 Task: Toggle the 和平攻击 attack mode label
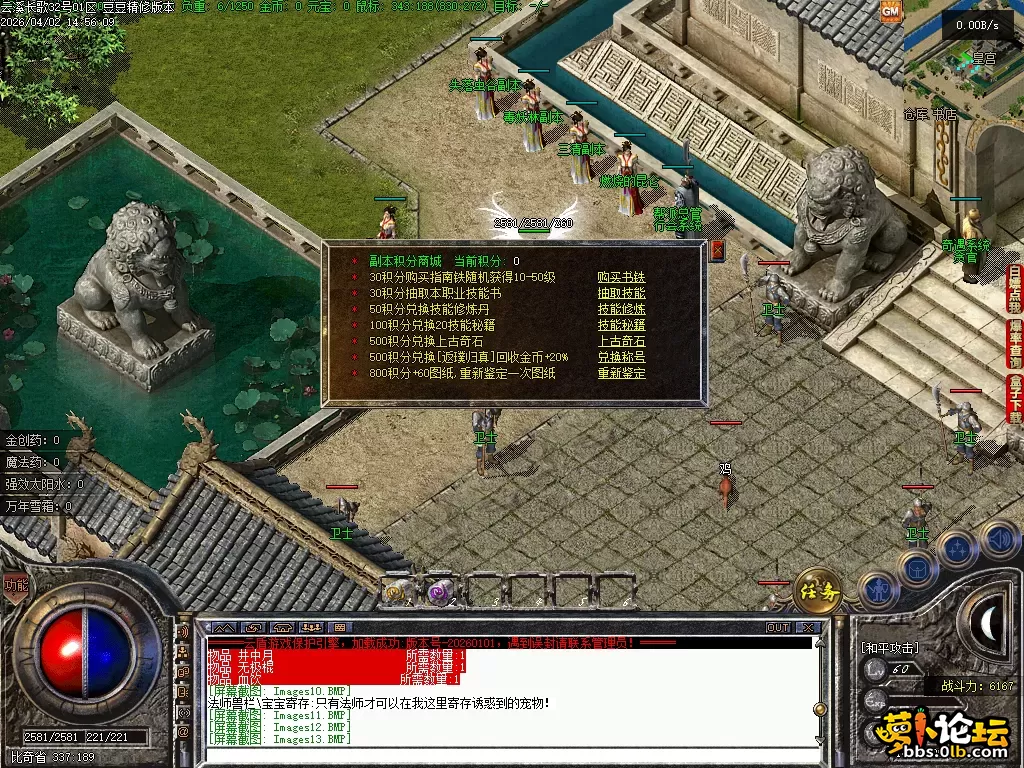point(888,648)
